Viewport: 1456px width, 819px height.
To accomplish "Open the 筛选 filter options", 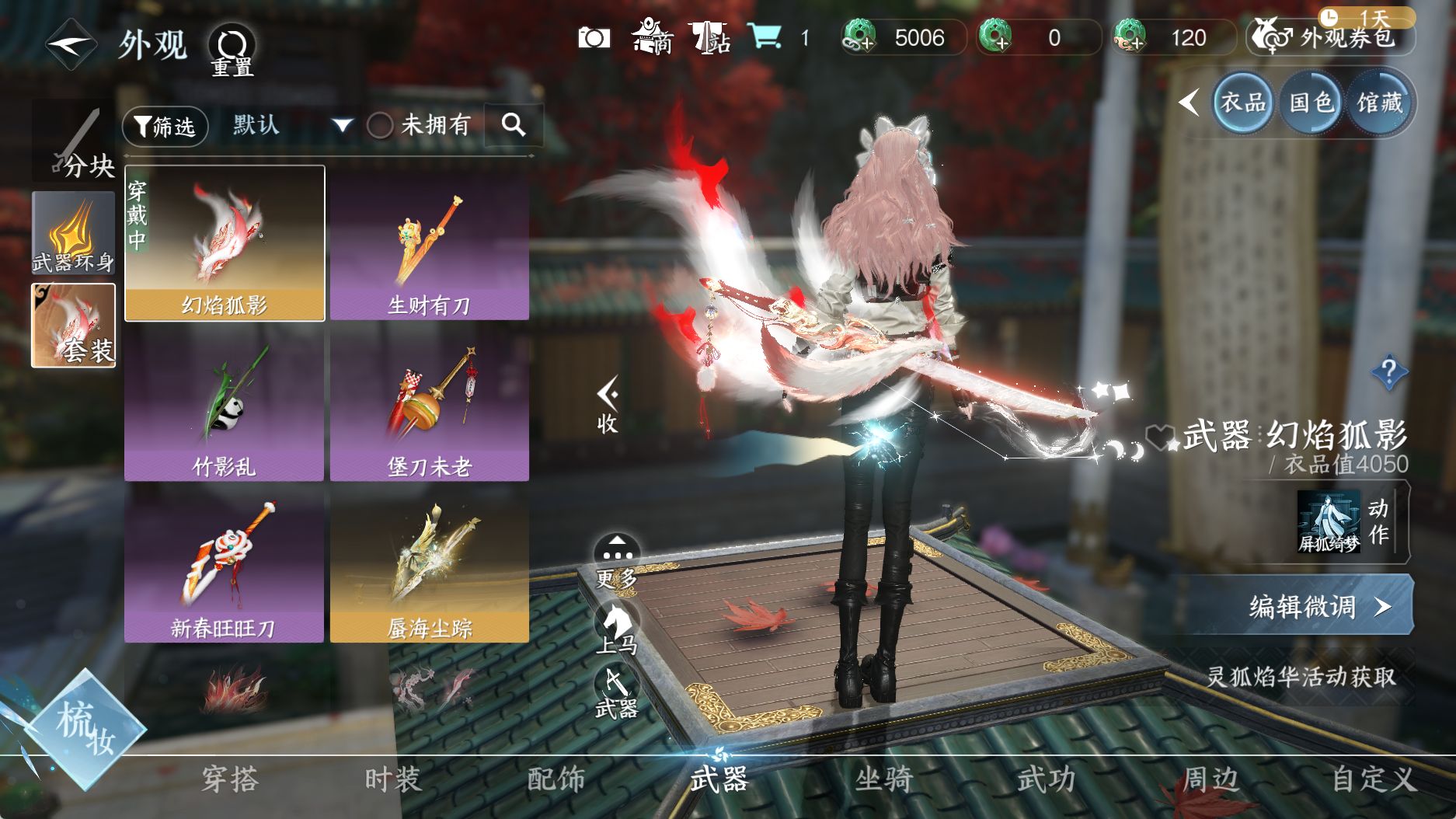I will 165,126.
